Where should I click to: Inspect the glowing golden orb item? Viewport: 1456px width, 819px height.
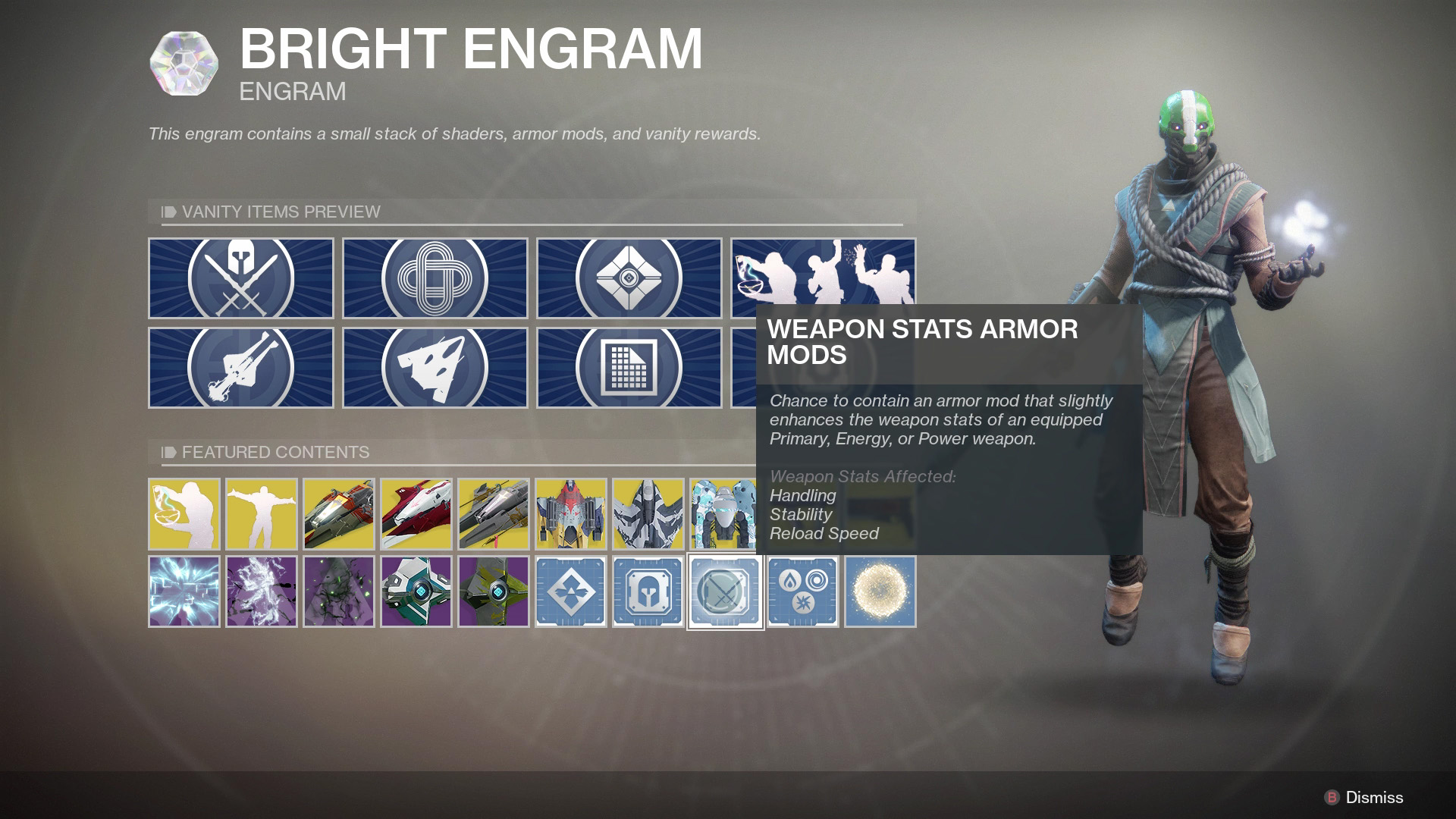(880, 591)
